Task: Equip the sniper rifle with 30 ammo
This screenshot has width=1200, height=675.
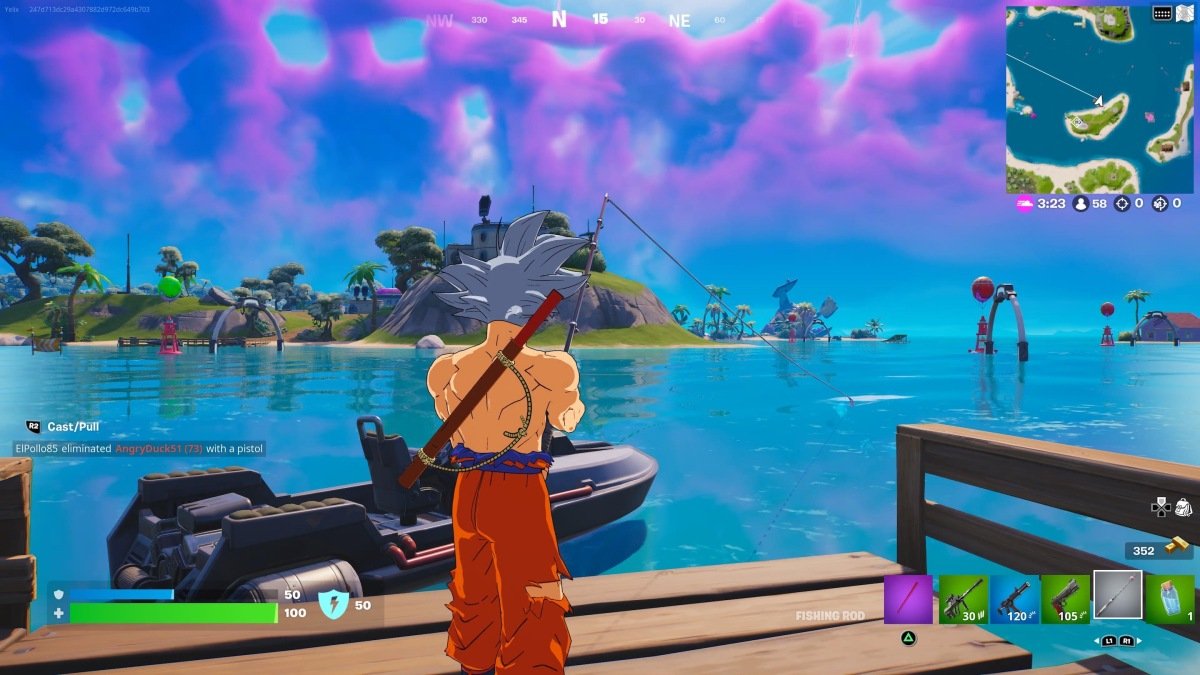Action: pyautogui.click(x=963, y=599)
